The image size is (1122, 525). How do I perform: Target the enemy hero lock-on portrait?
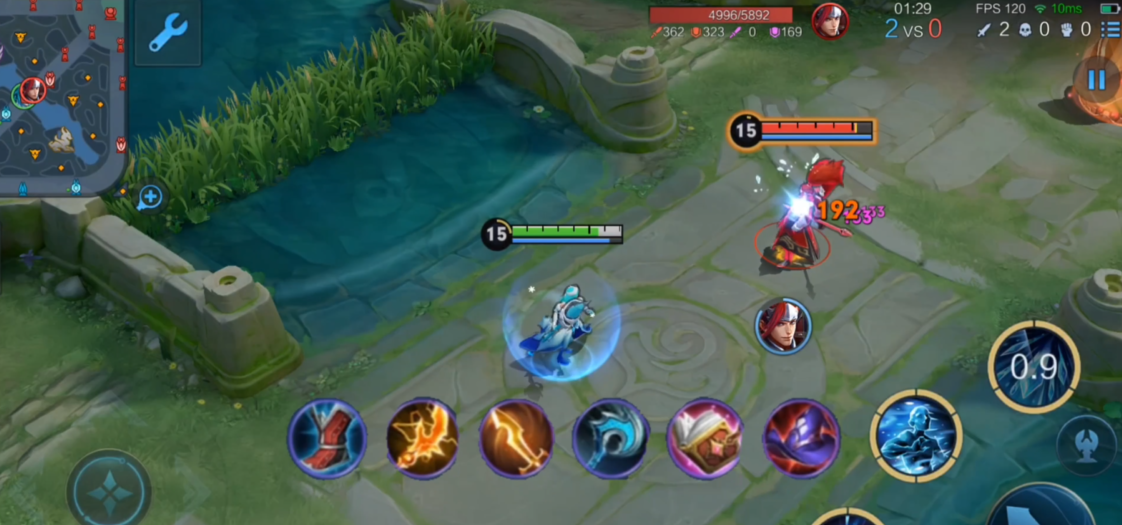click(x=783, y=326)
